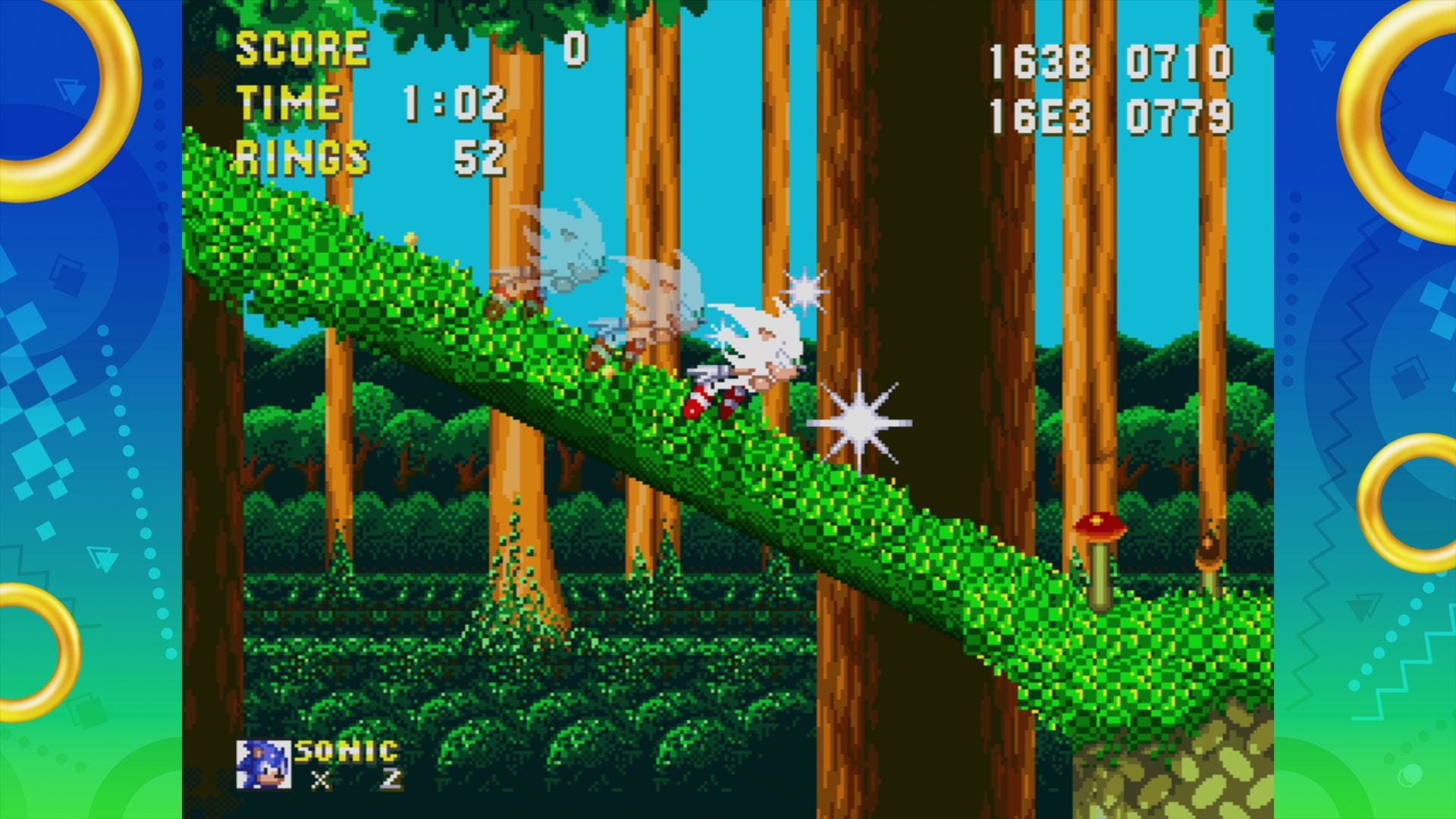Click the debug value 16E3 0779

[1115, 114]
